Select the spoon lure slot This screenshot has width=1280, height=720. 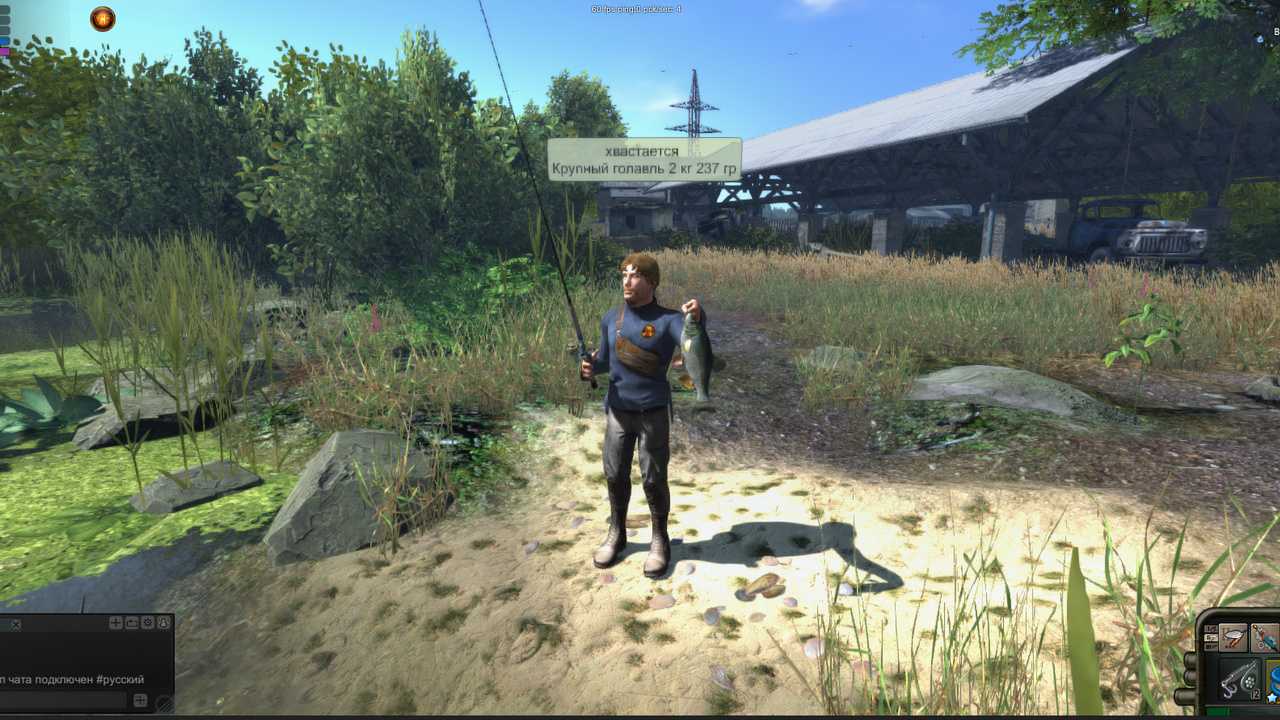1233,637
